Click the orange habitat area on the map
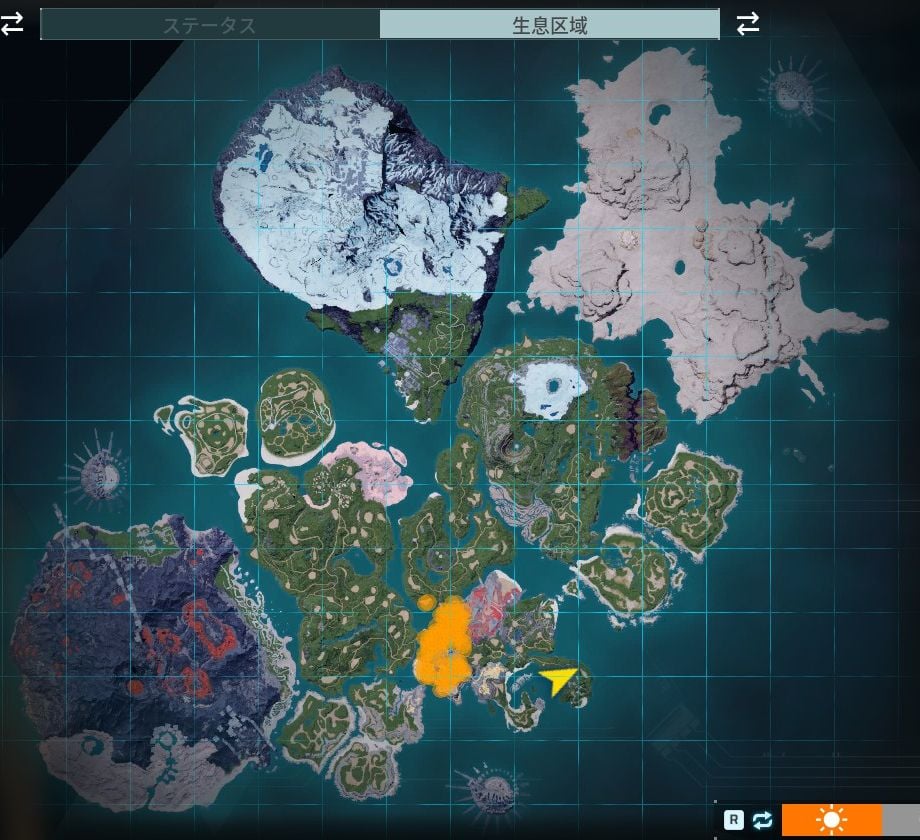Image resolution: width=920 pixels, height=840 pixels. 446,645
